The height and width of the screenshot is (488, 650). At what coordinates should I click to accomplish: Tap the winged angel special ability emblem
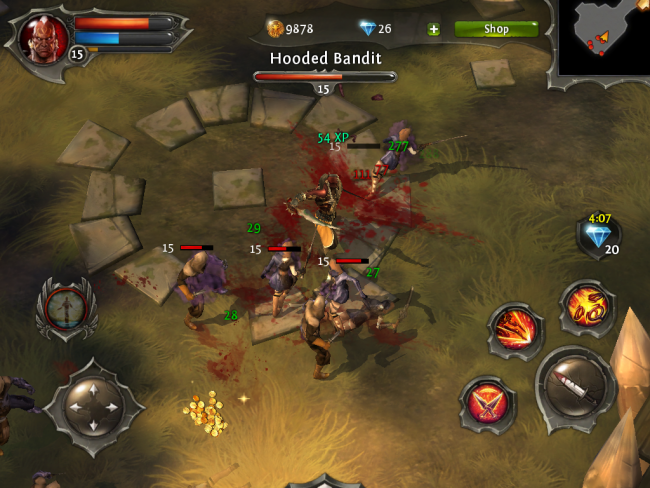coord(65,307)
